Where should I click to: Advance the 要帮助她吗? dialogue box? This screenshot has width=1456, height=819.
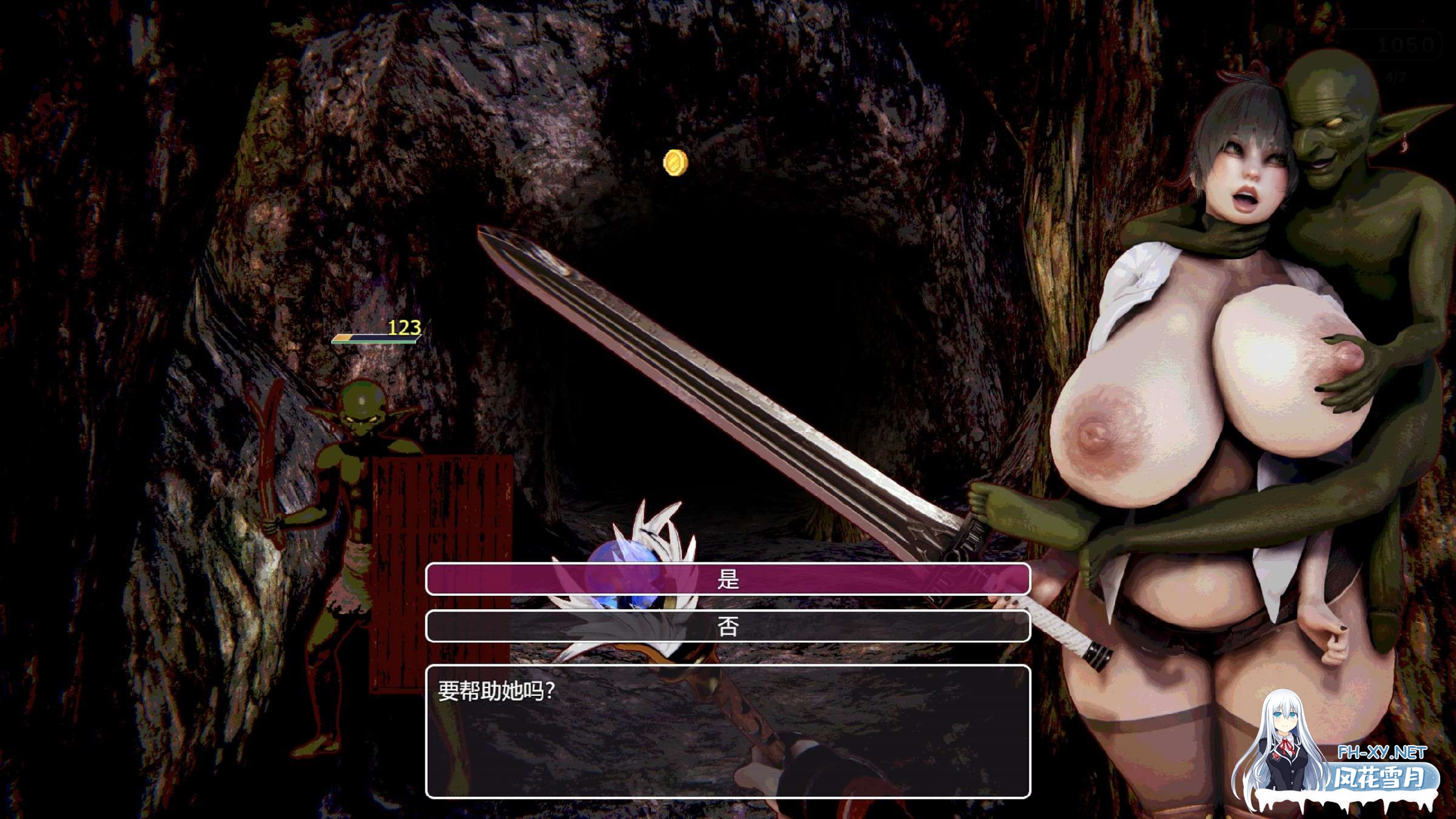pyautogui.click(x=727, y=731)
